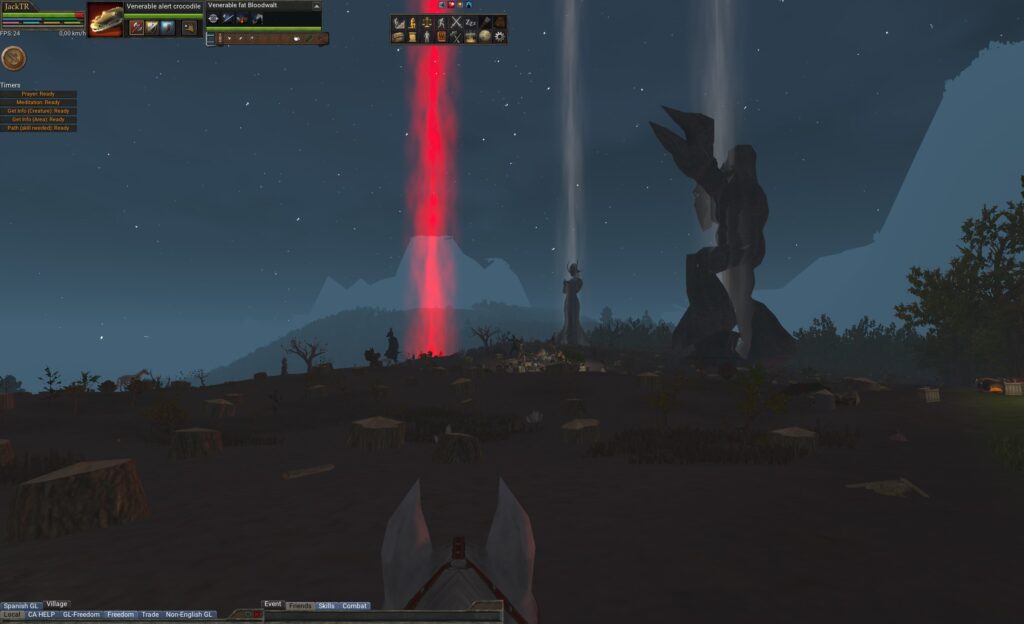Open the Combat log tab
This screenshot has height=624, width=1024.
[355, 606]
